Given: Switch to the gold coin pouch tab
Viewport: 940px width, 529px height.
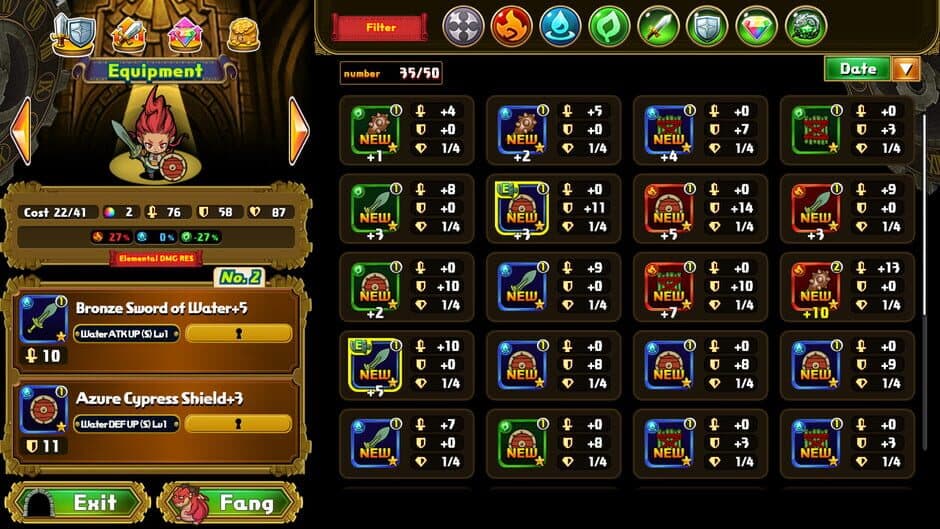Looking at the screenshot, I should pos(243,35).
